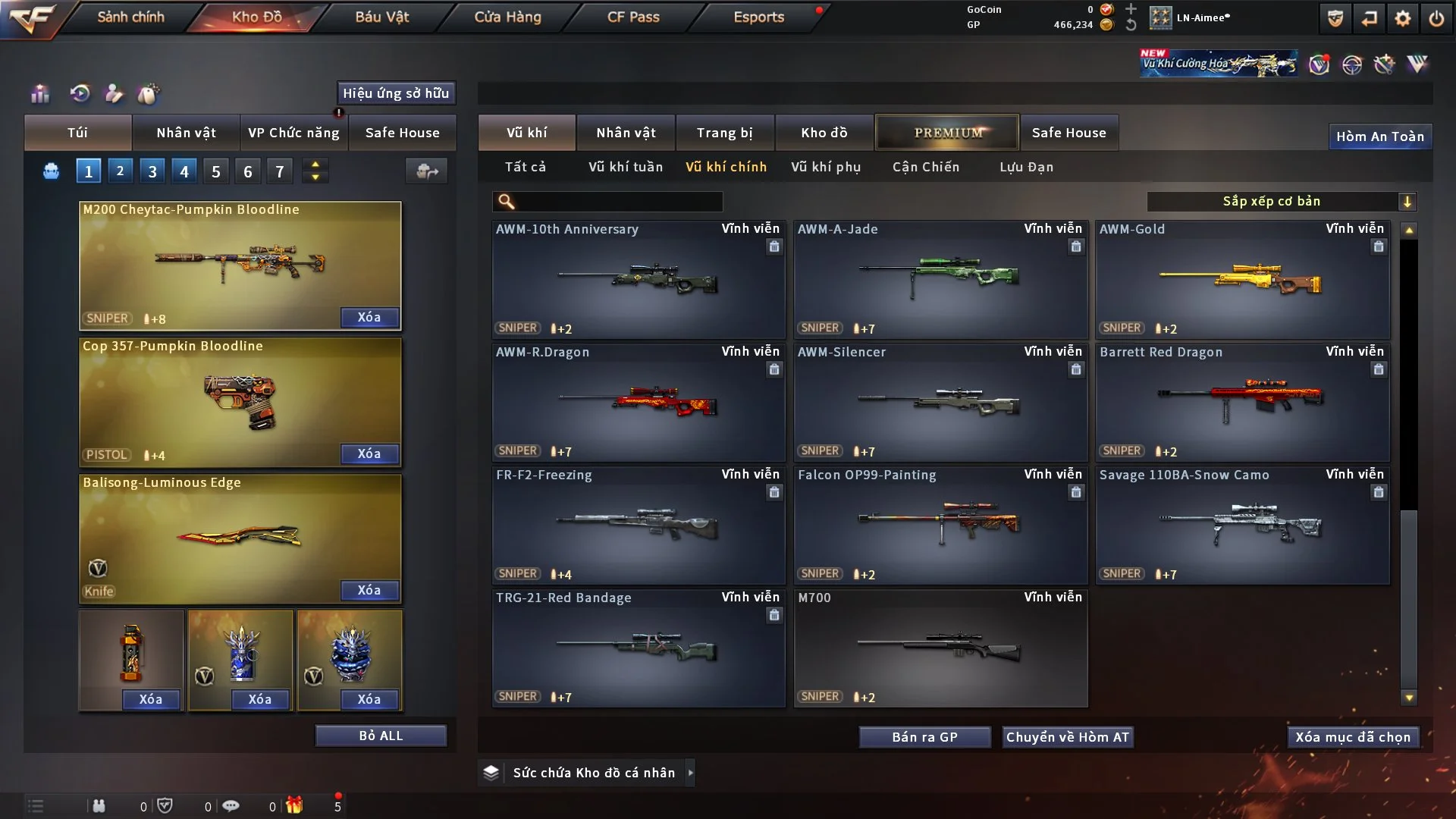Screen dimensions: 1456x819
Task: Select the Vũ khí phụ filter
Action: (x=826, y=167)
